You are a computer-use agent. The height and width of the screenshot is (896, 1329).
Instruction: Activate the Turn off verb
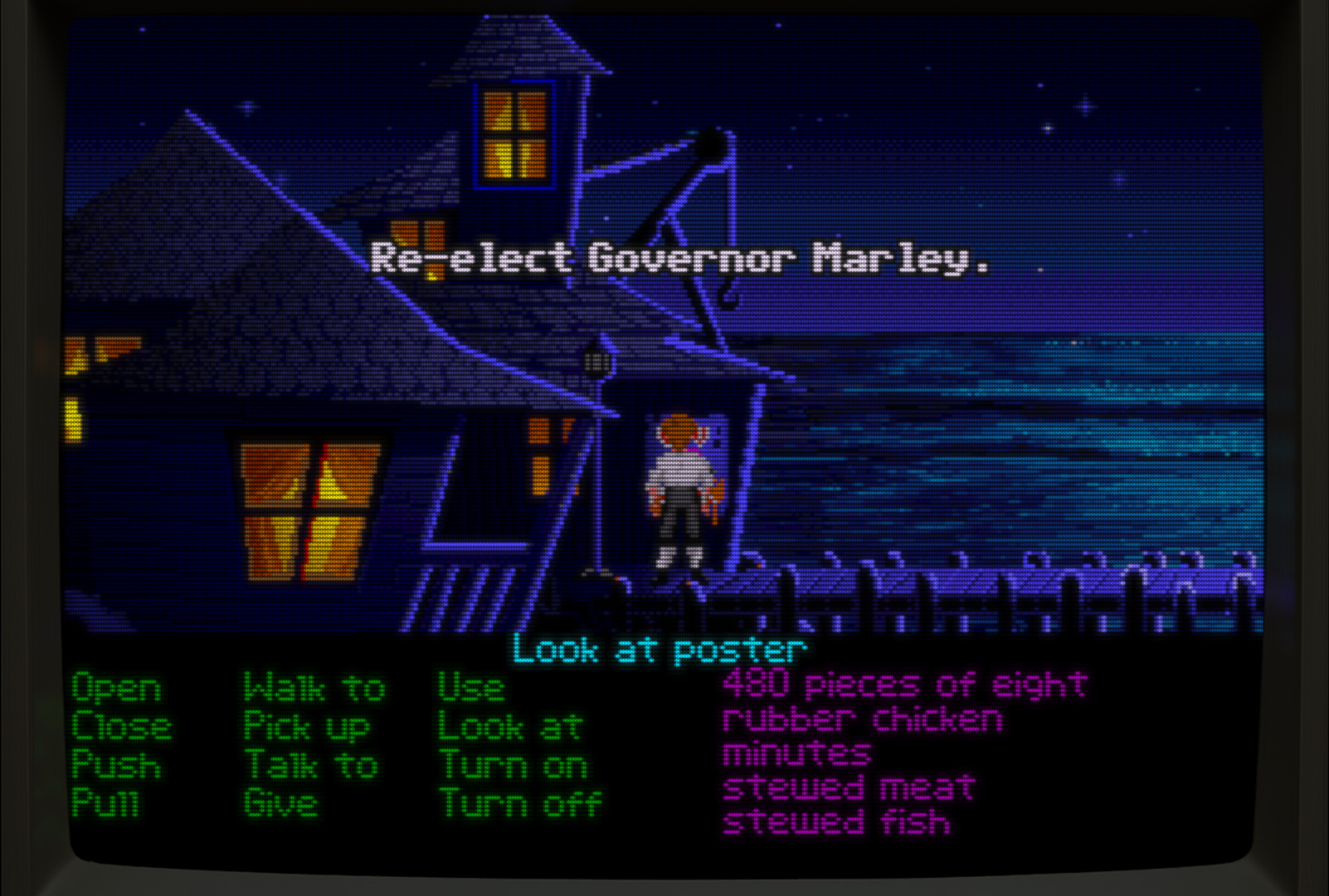click(519, 803)
